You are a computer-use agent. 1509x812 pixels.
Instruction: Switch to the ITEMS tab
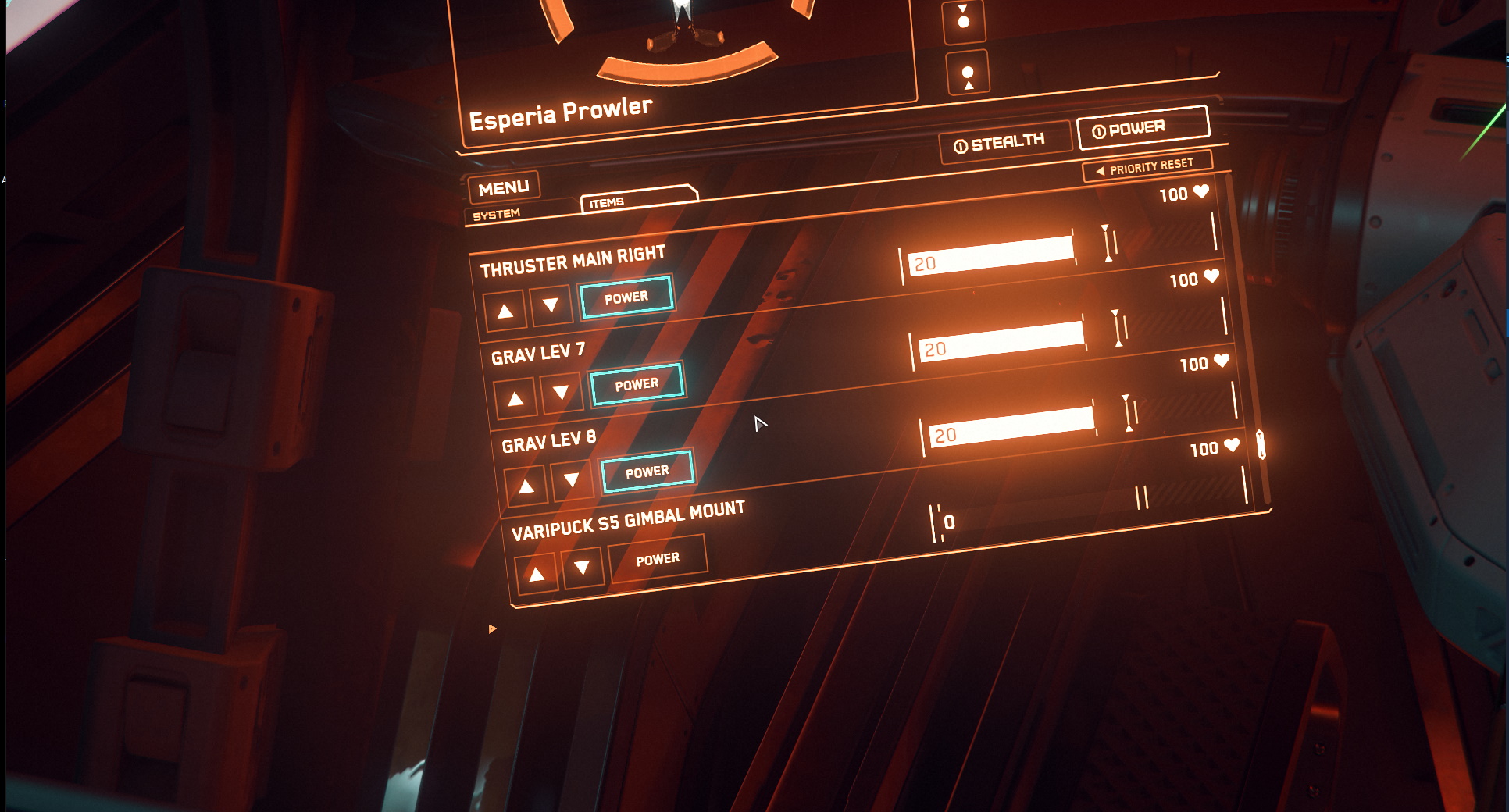pos(608,201)
